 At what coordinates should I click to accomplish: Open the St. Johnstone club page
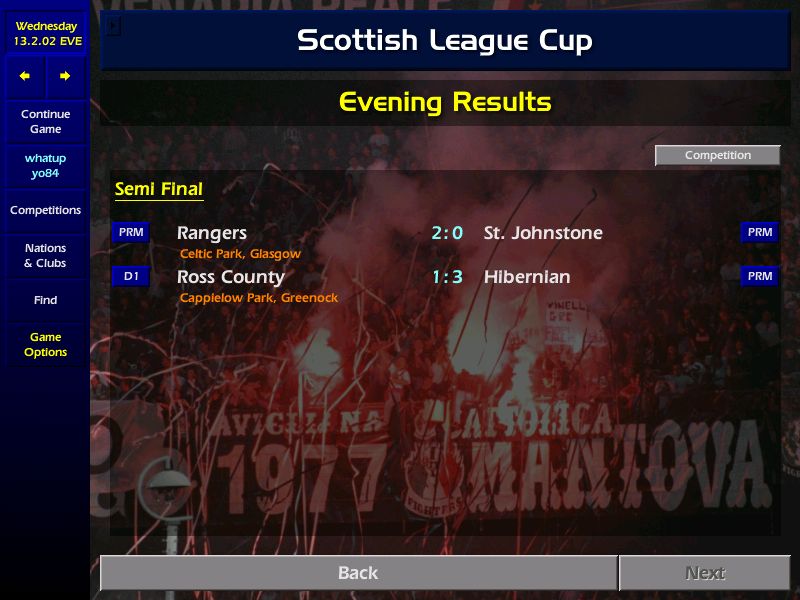[543, 233]
